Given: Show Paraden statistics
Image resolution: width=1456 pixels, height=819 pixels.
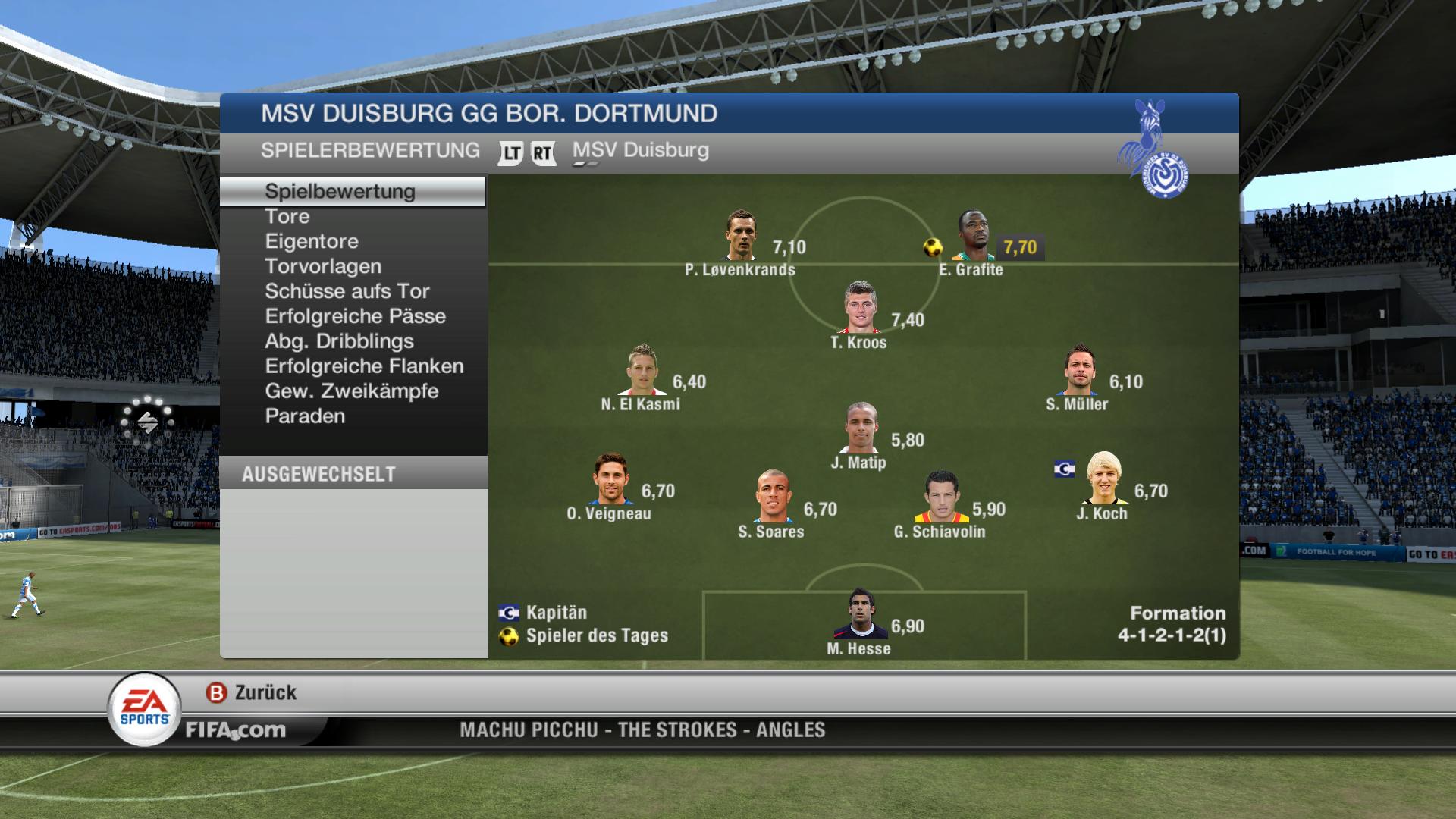Looking at the screenshot, I should (x=305, y=416).
